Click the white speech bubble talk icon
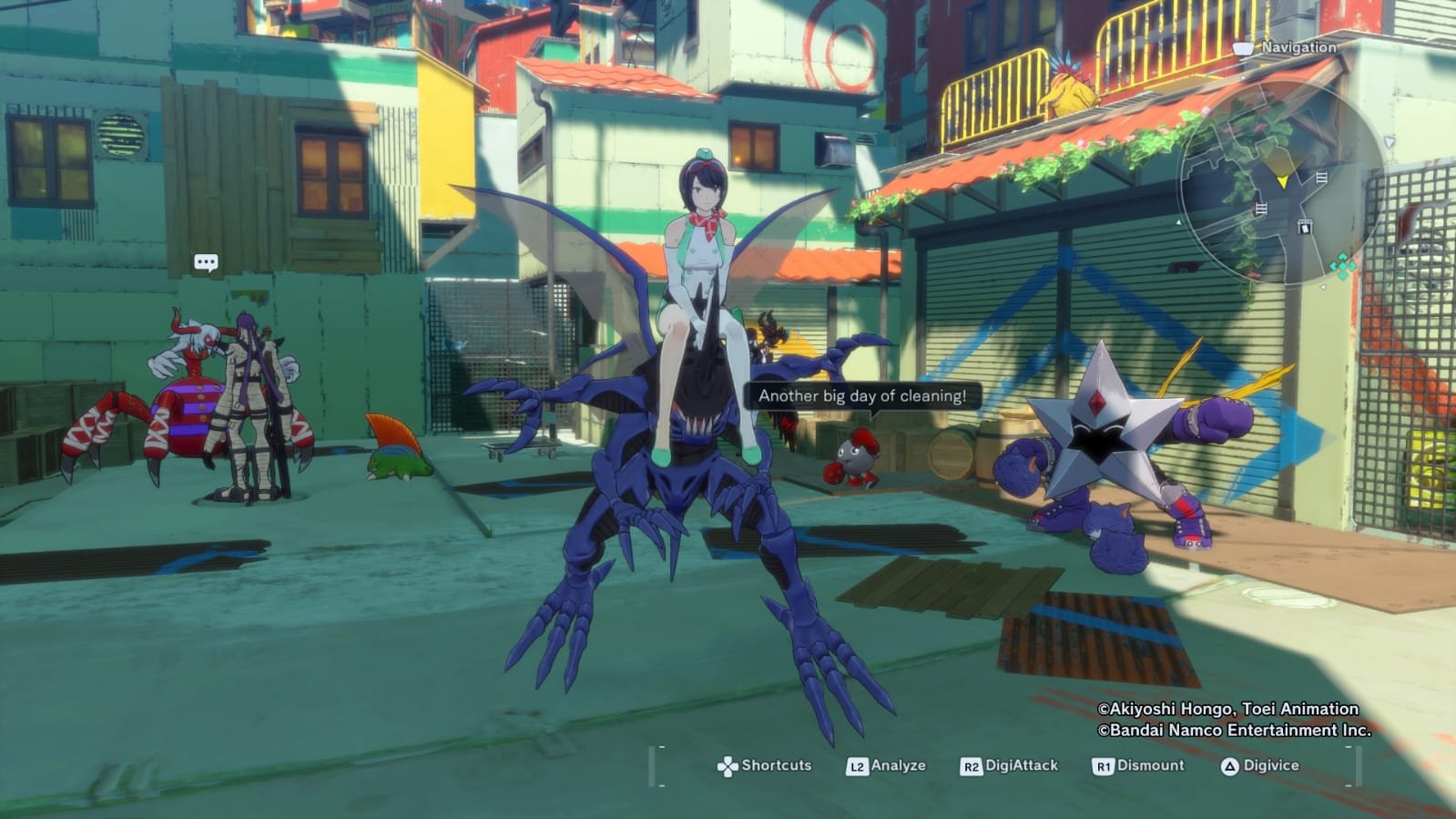Viewport: 1456px width, 819px height. click(x=207, y=263)
